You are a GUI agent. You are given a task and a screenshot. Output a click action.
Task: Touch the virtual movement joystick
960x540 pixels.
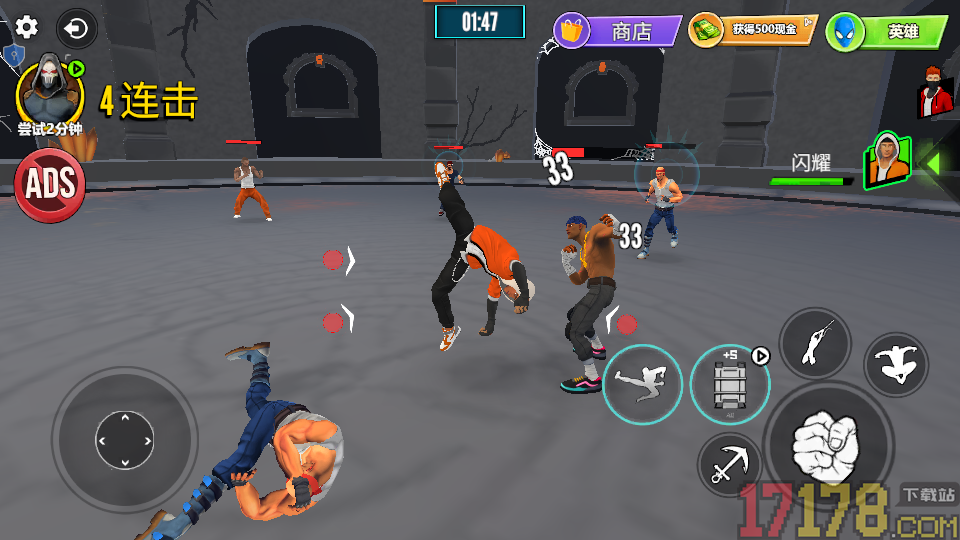(x=125, y=439)
